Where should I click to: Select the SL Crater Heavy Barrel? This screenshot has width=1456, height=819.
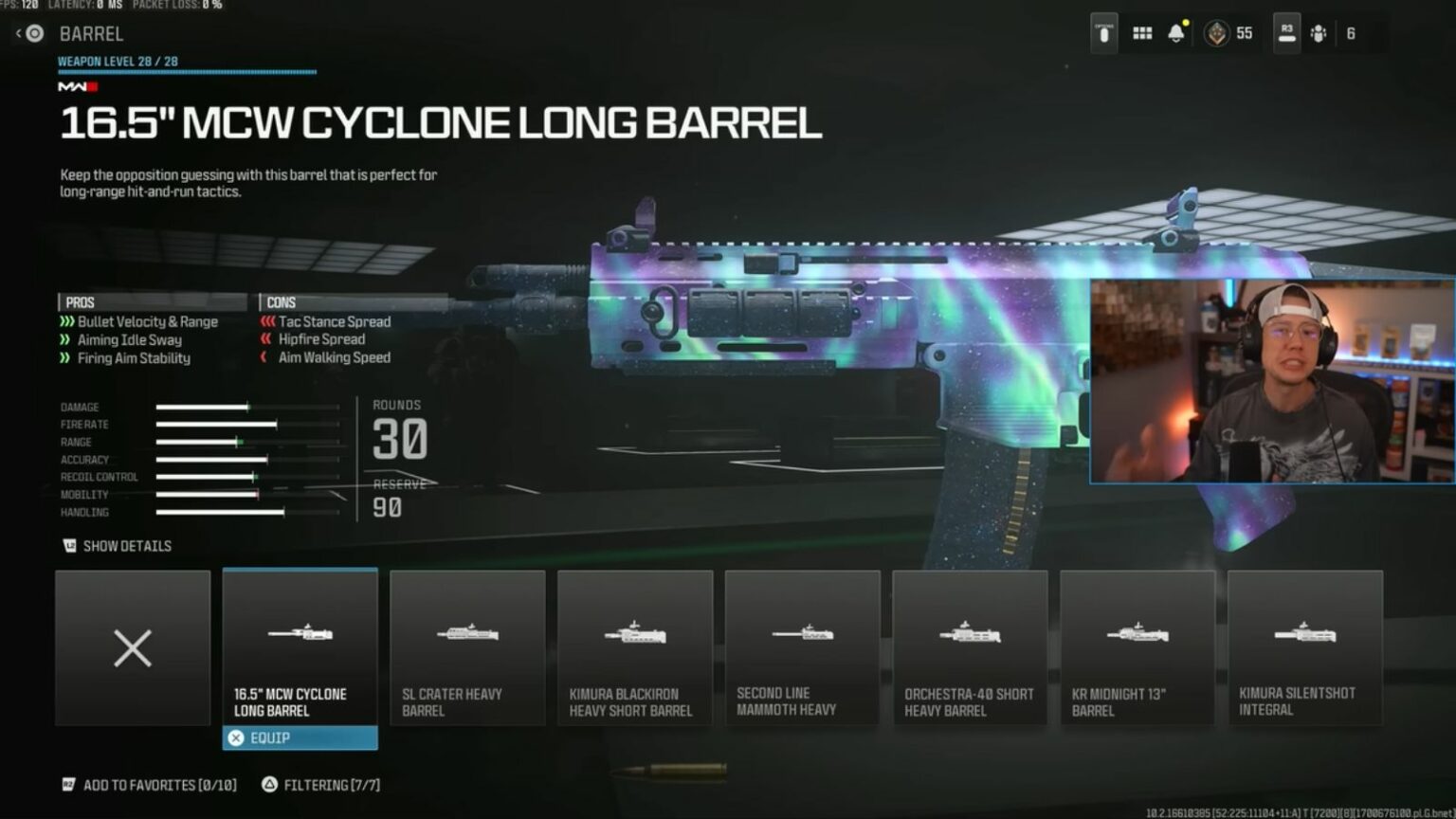[x=467, y=648]
